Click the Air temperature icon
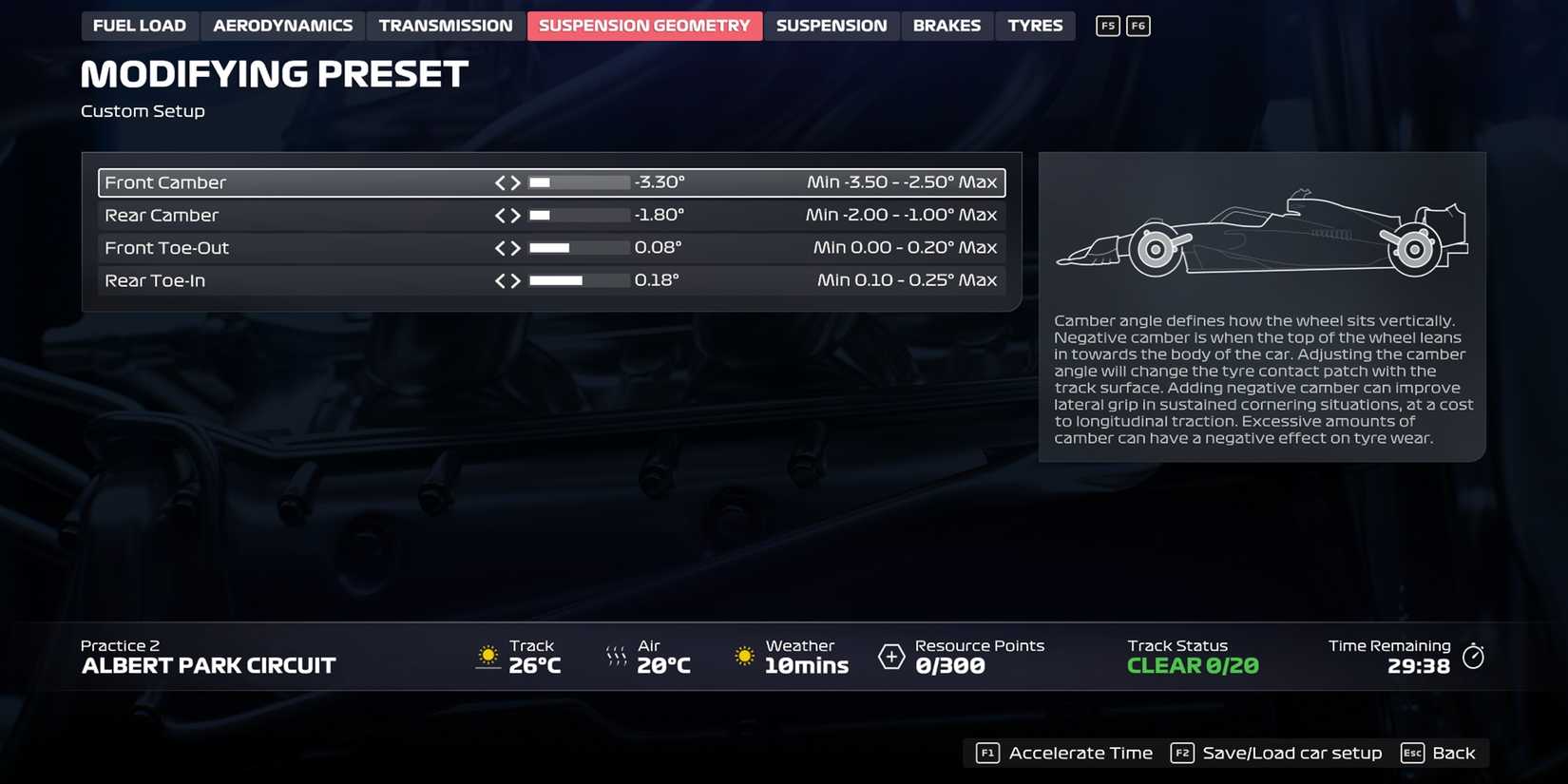This screenshot has width=1568, height=784. coord(615,656)
